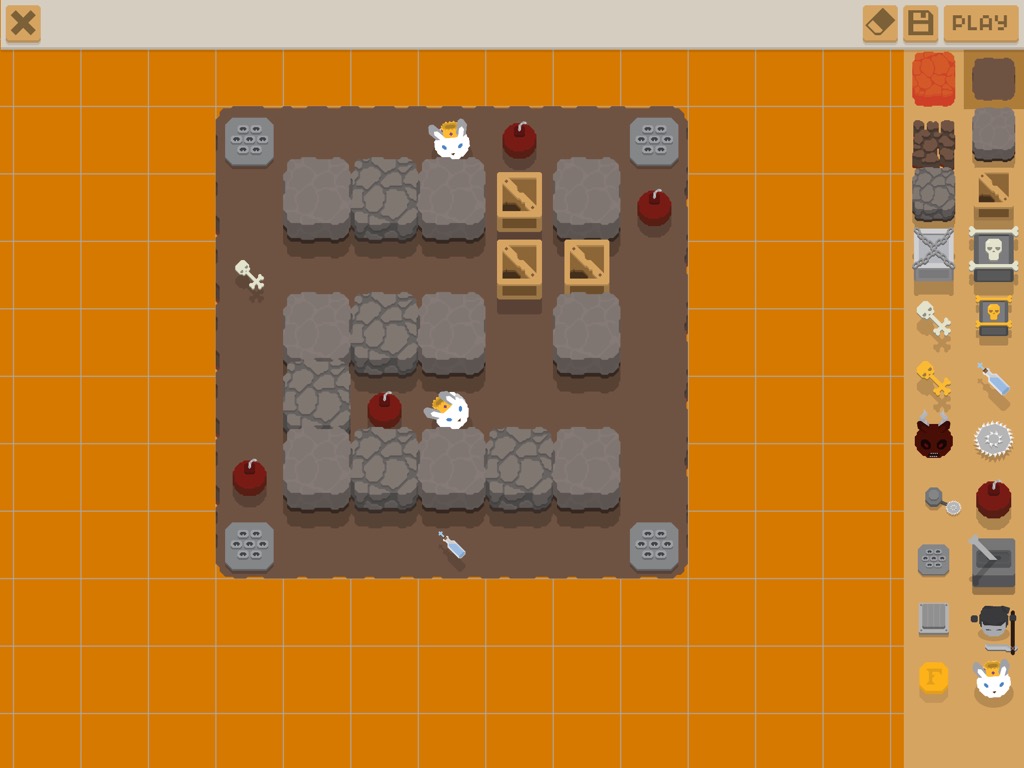Viewport: 1024px width, 768px height.
Task: Pick the wooden crate from the palette
Action: pyautogui.click(x=993, y=193)
